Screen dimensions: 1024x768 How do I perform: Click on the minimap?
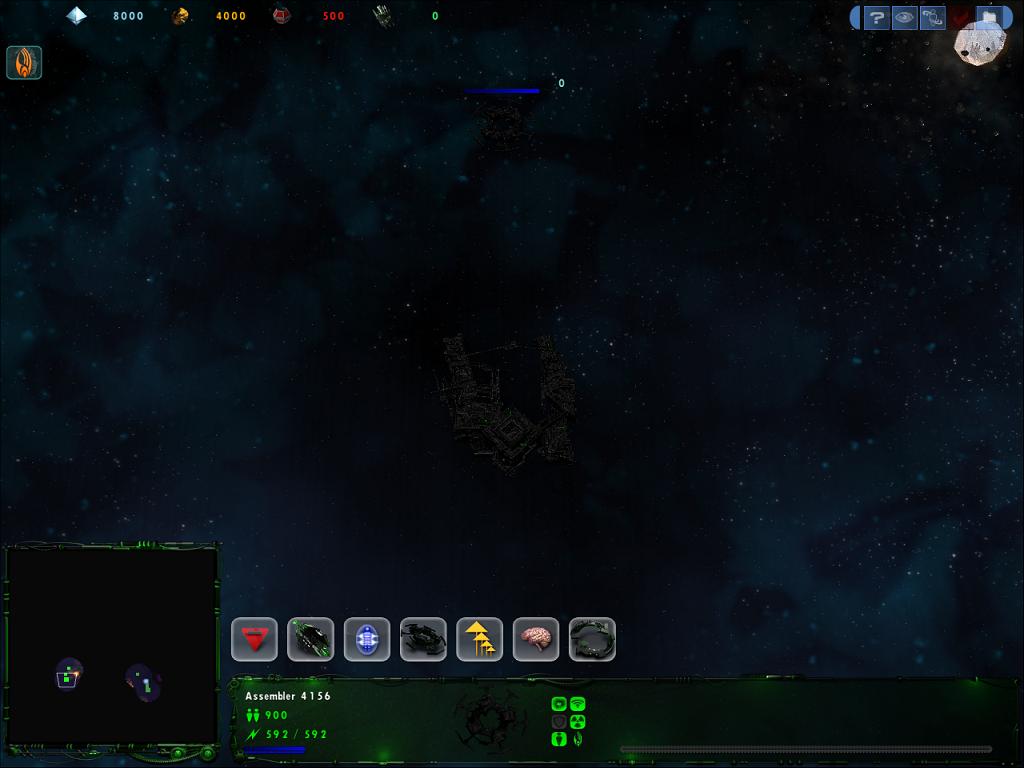pyautogui.click(x=112, y=645)
